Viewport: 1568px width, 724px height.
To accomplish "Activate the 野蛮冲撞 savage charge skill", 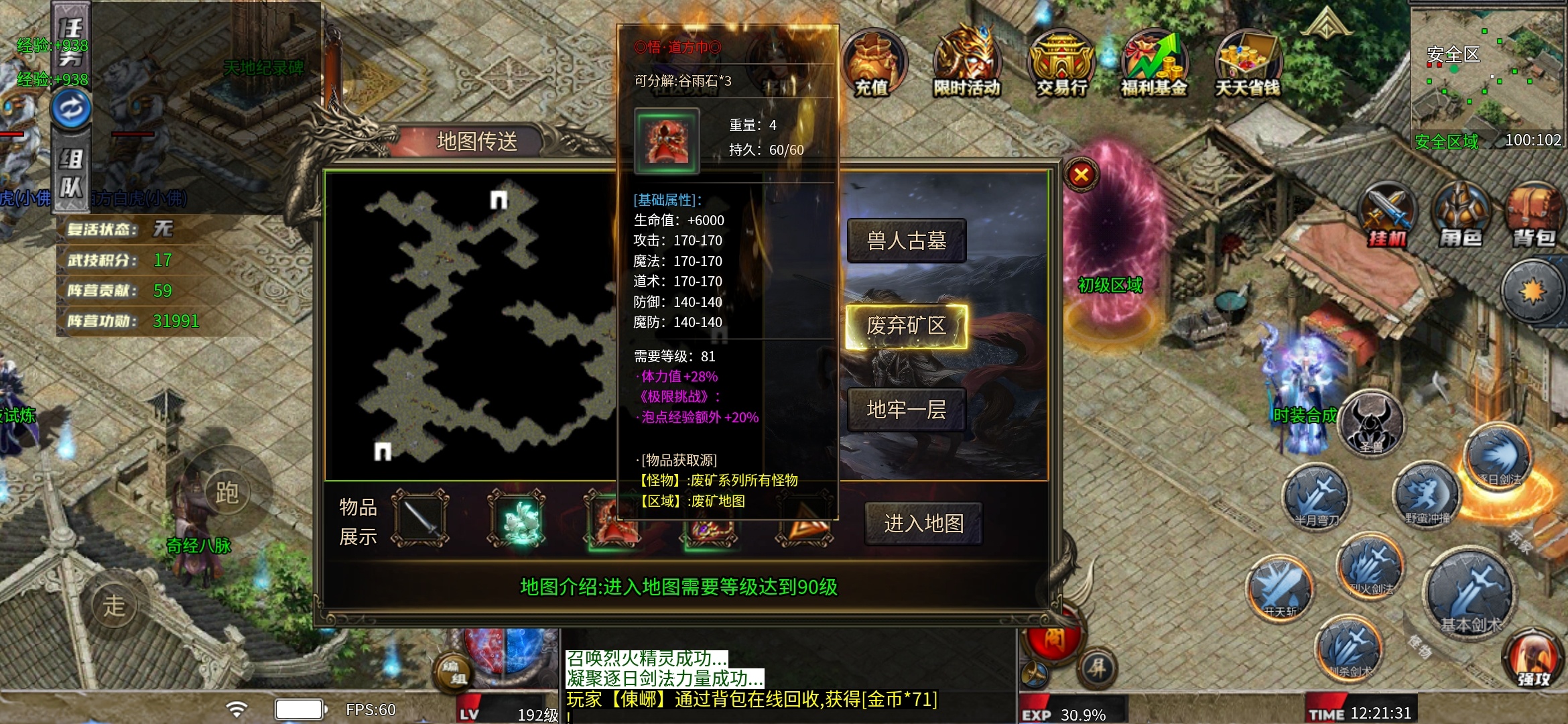I will tap(1427, 496).
